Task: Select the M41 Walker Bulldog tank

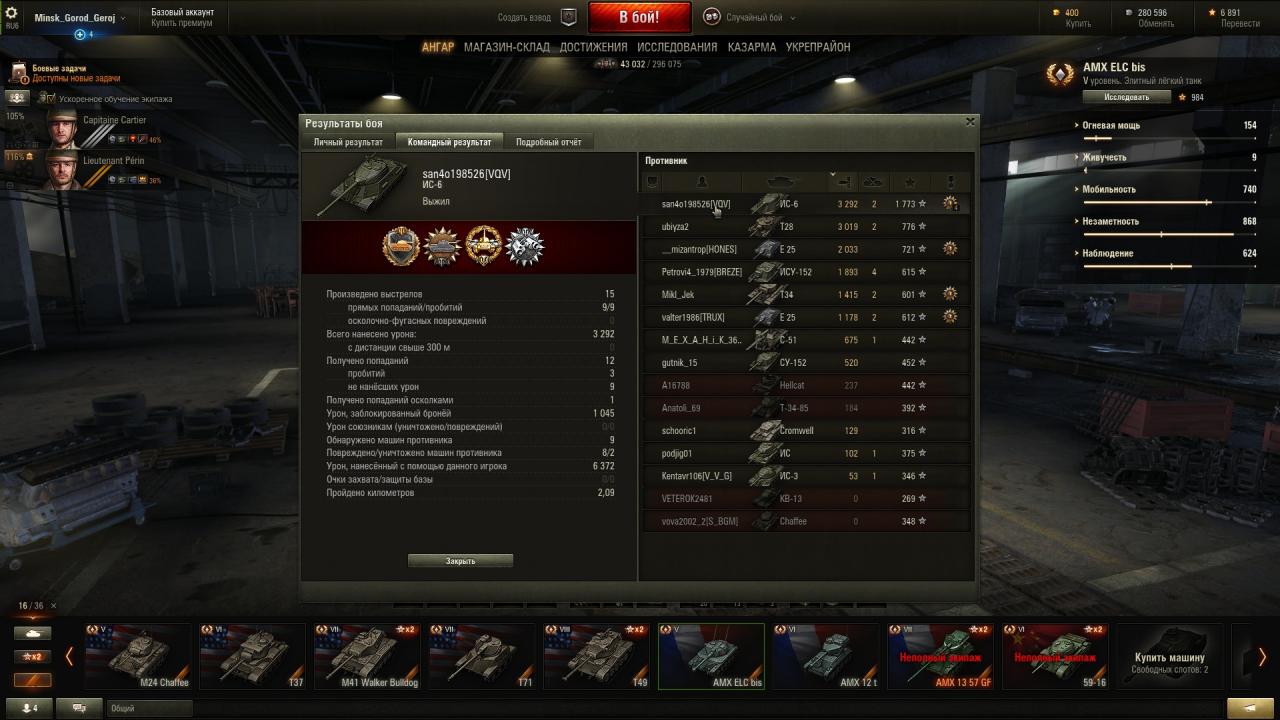Action: (365, 657)
